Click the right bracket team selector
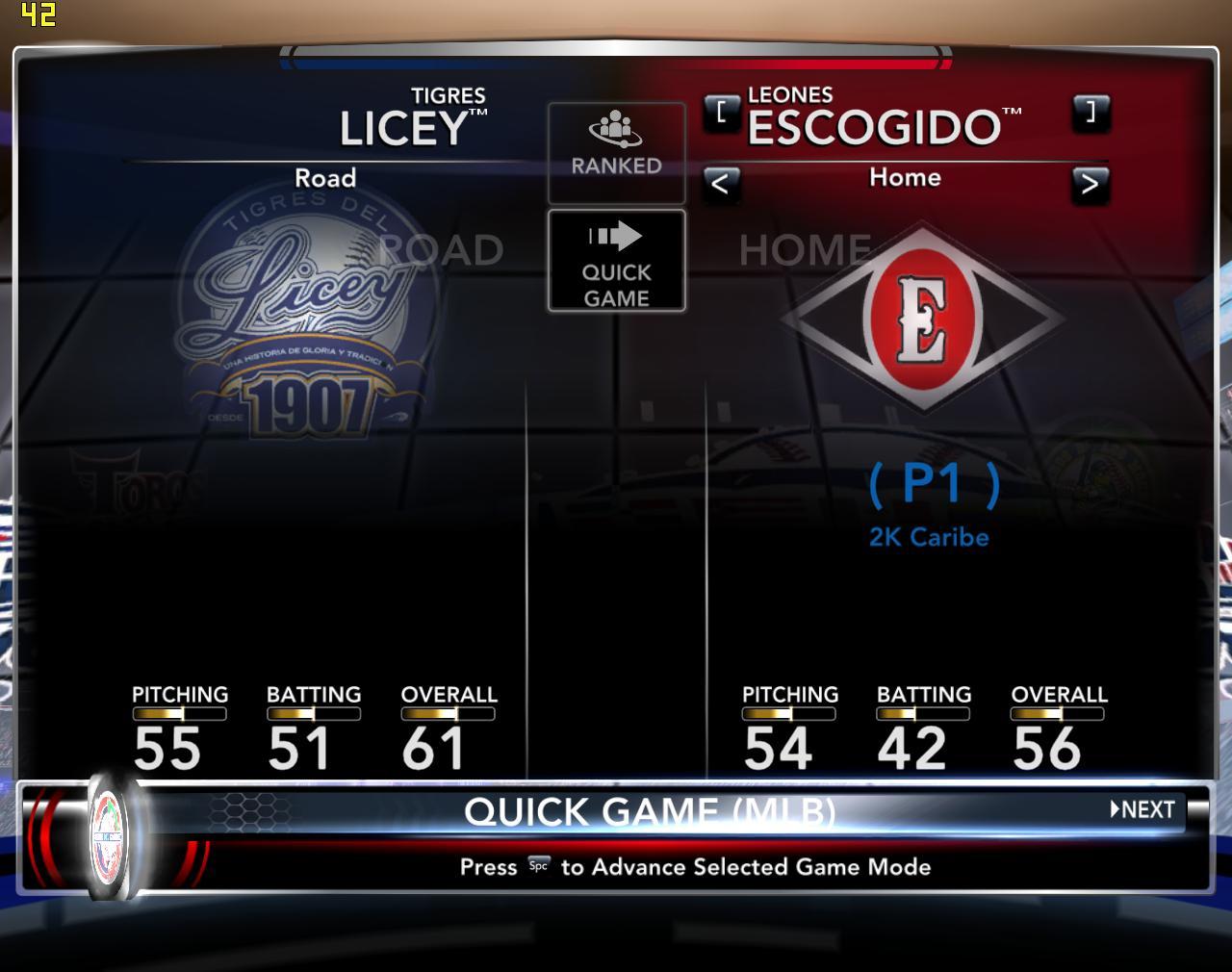The image size is (1232, 972). pos(1090,113)
